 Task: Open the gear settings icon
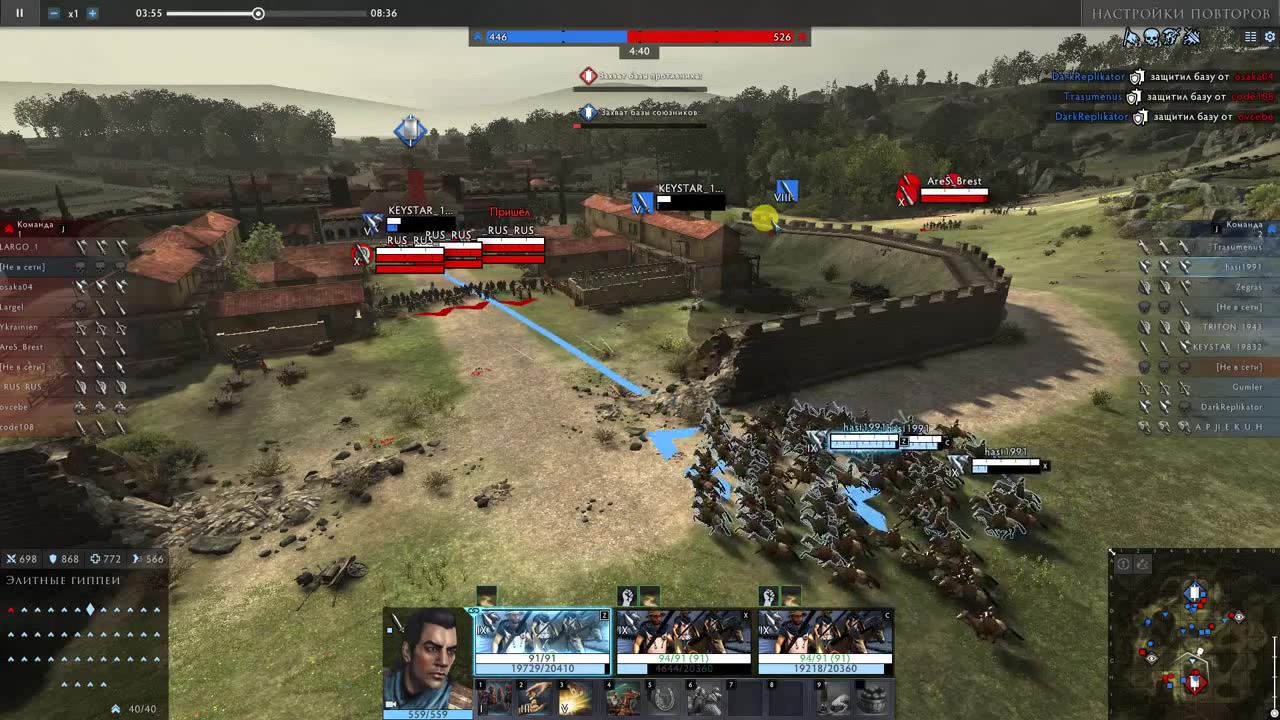[x=1270, y=37]
